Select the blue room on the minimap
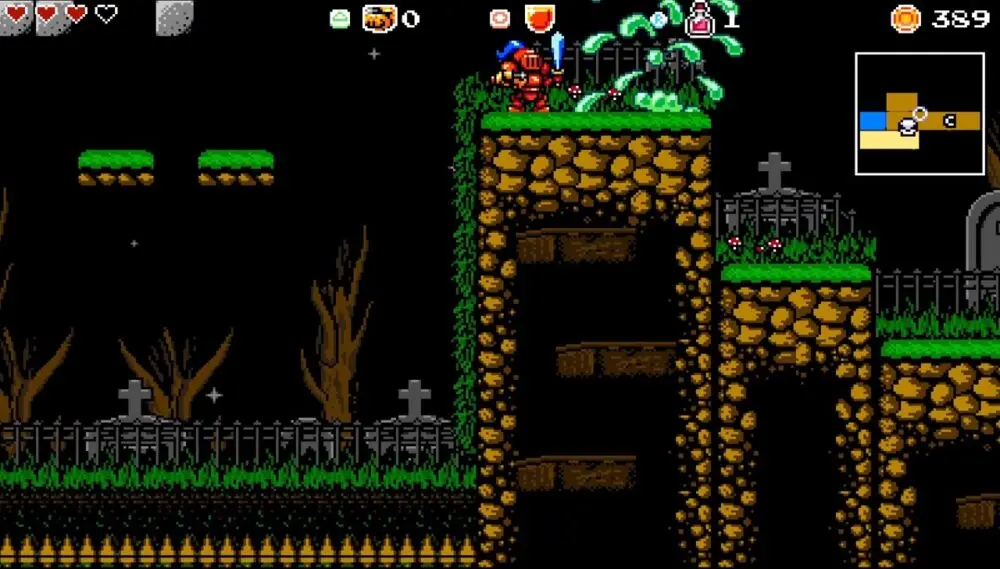The width and height of the screenshot is (1000, 569). tap(873, 121)
